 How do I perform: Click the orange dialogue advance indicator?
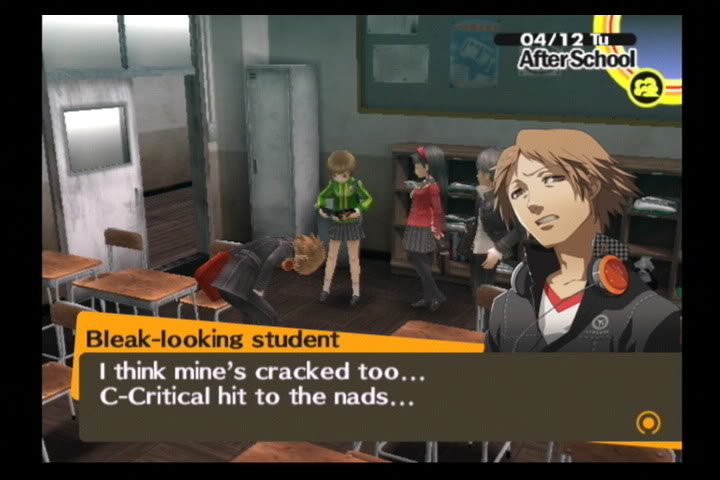648,423
